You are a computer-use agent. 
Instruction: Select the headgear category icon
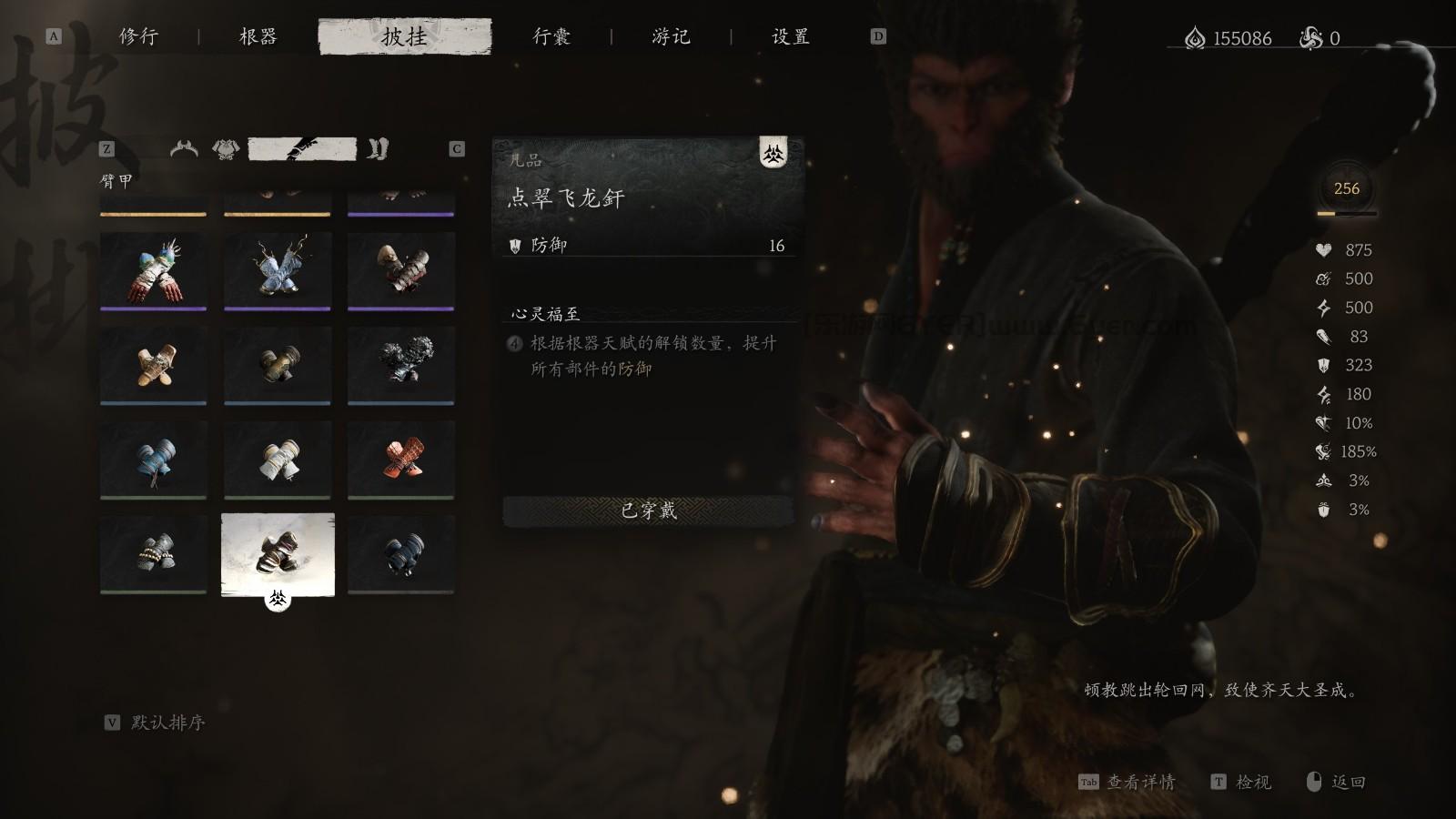(183, 148)
